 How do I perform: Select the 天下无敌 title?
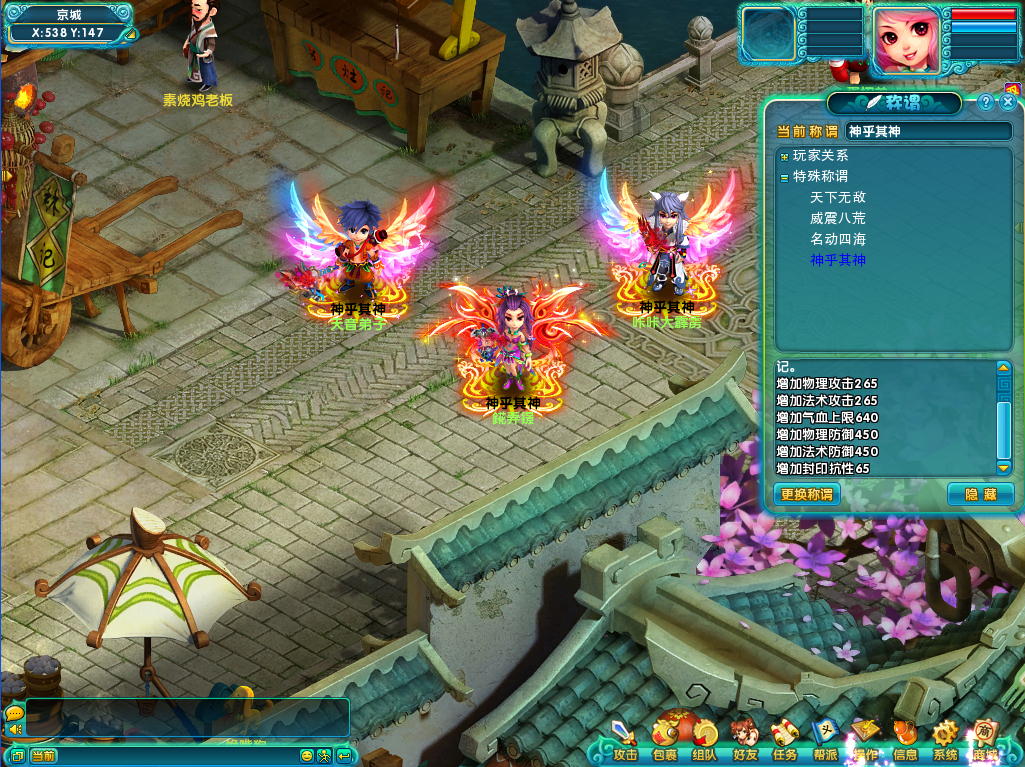coord(838,198)
